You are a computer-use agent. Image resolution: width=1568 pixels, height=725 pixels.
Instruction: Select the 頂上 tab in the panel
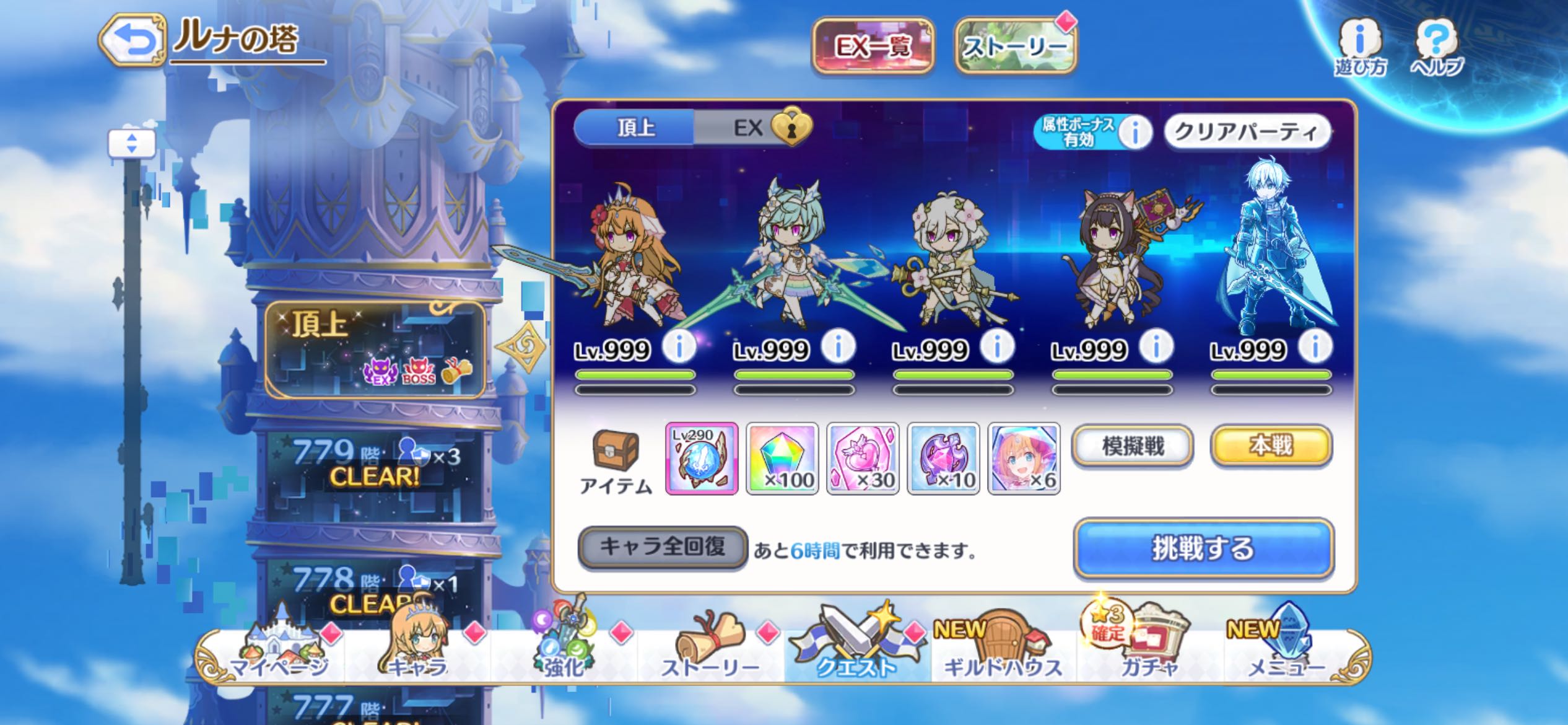[x=635, y=128]
